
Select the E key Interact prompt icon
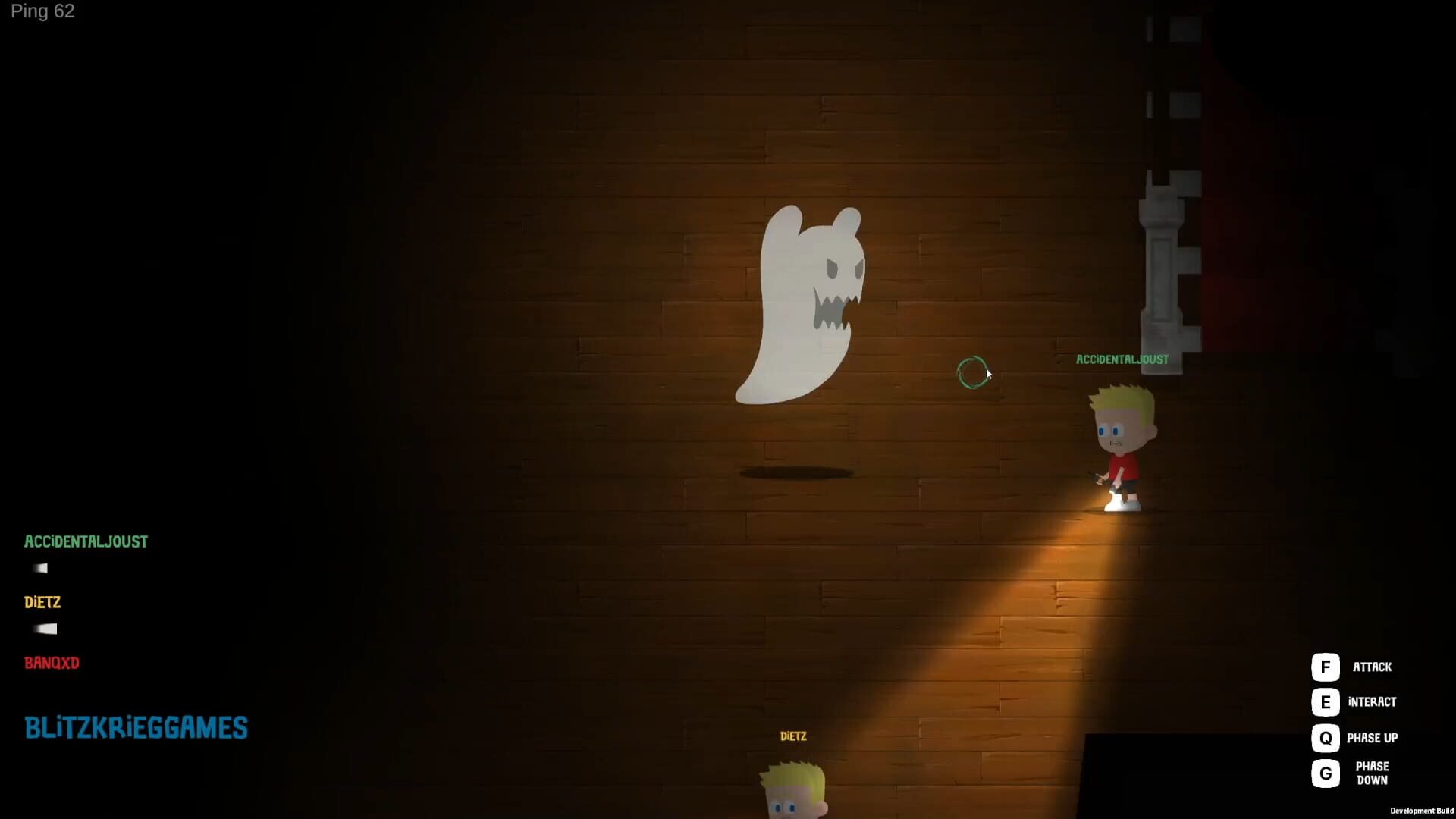[1325, 702]
